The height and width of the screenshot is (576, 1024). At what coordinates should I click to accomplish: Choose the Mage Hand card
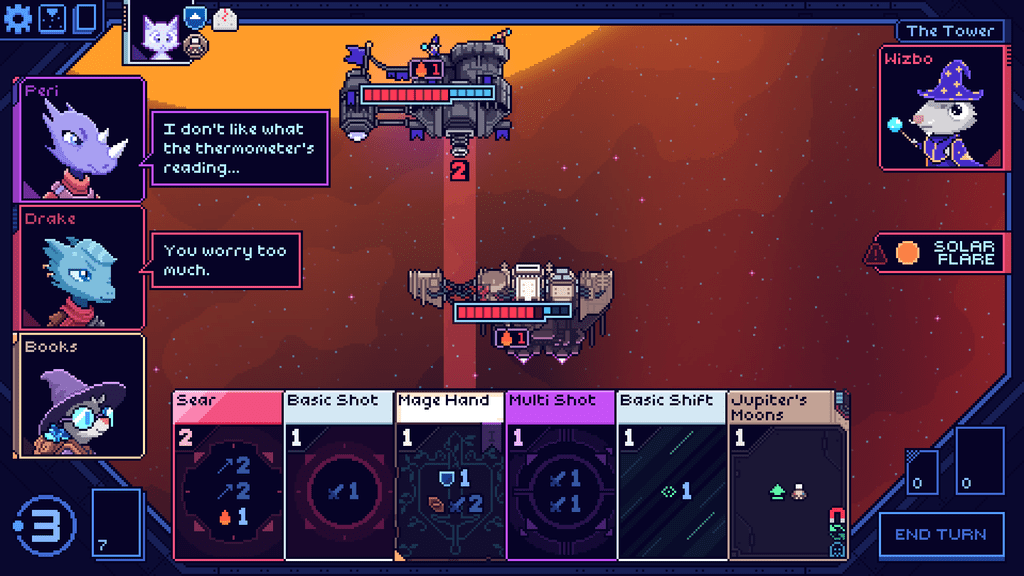point(450,475)
